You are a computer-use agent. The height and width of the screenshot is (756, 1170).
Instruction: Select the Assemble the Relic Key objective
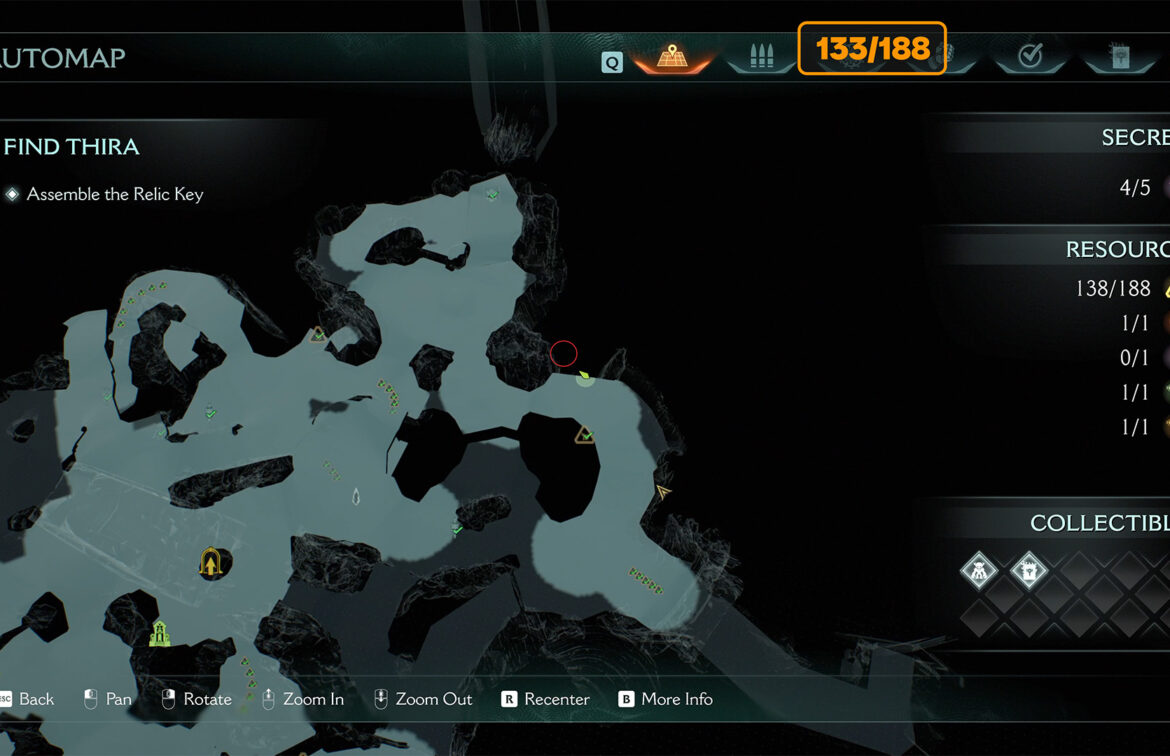[114, 194]
